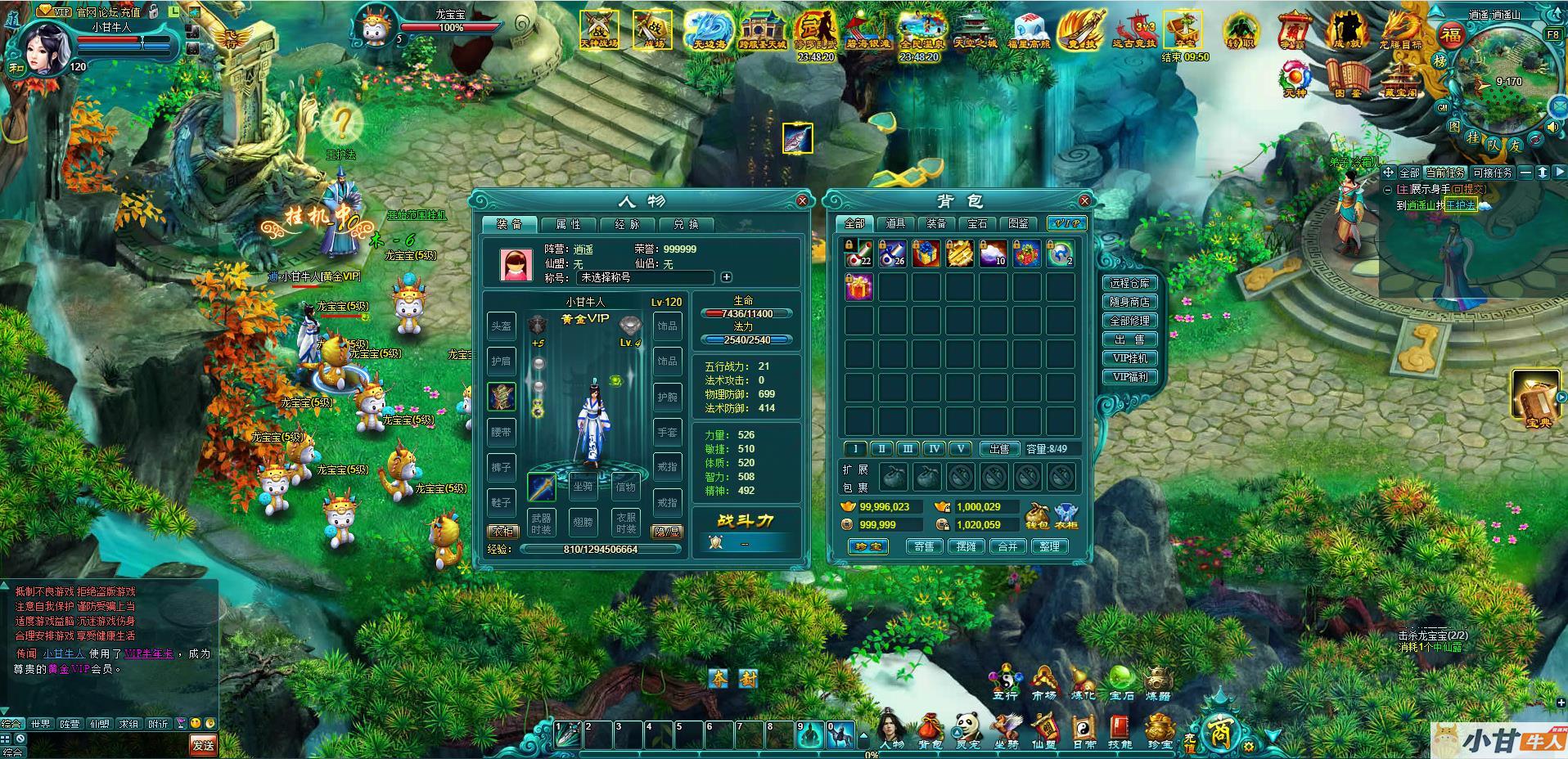1568x759 pixels.
Task: Open the 衣柜 wardrobe on the character panel
Action: (x=502, y=532)
